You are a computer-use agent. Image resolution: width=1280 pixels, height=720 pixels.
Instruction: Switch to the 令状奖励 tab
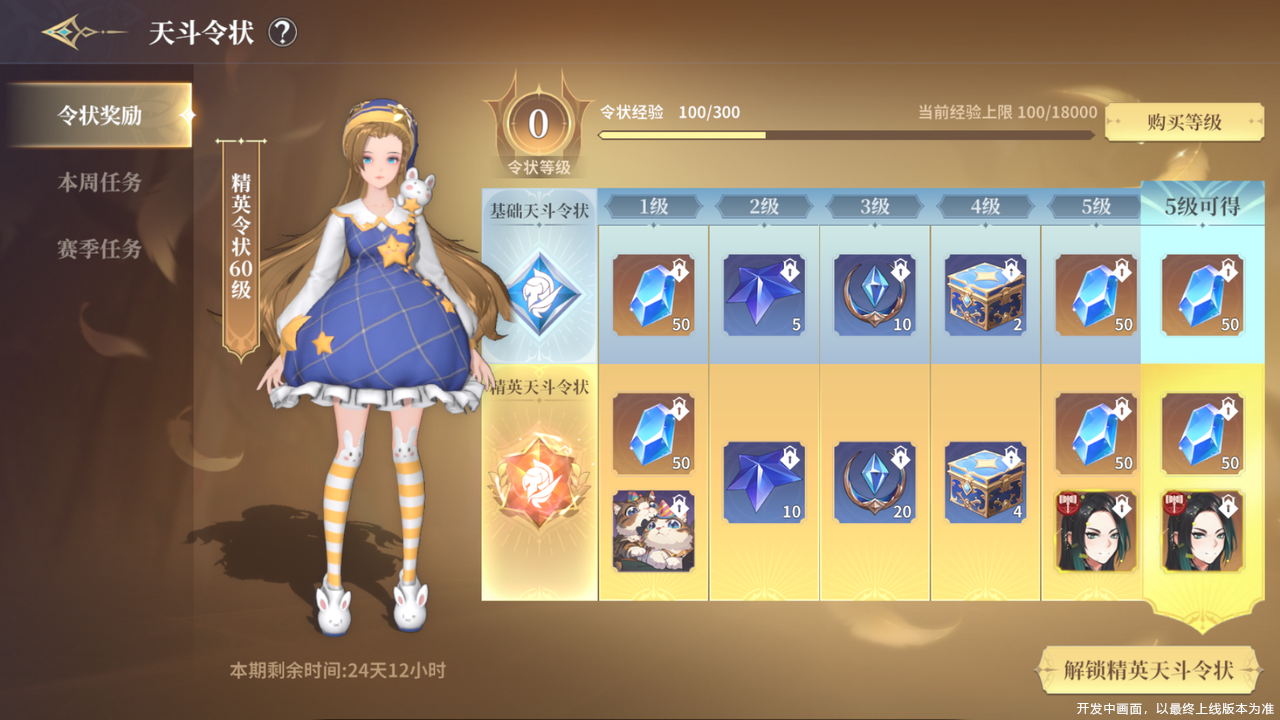[x=99, y=115]
